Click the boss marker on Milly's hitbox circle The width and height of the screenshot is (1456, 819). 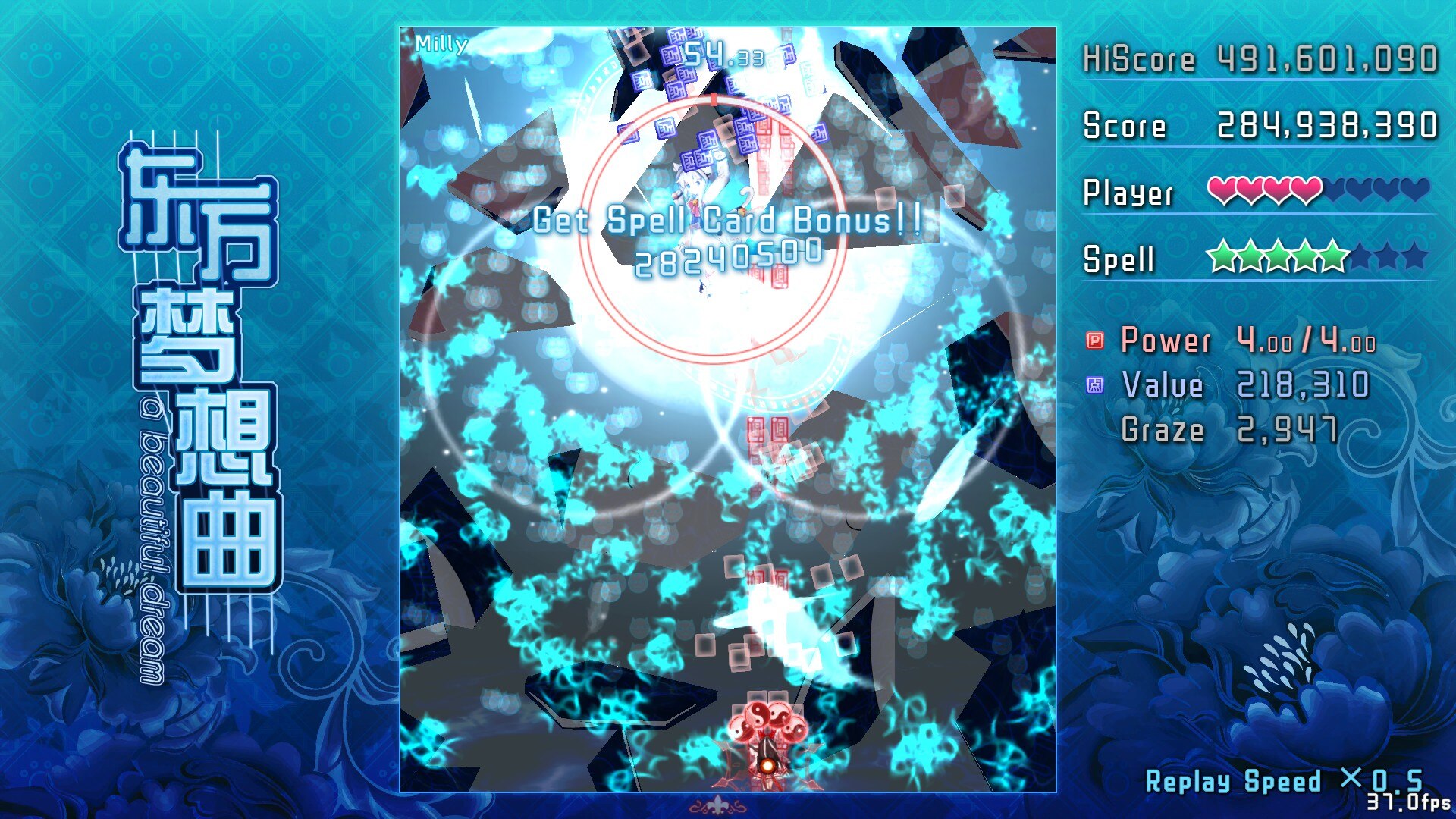point(713,99)
